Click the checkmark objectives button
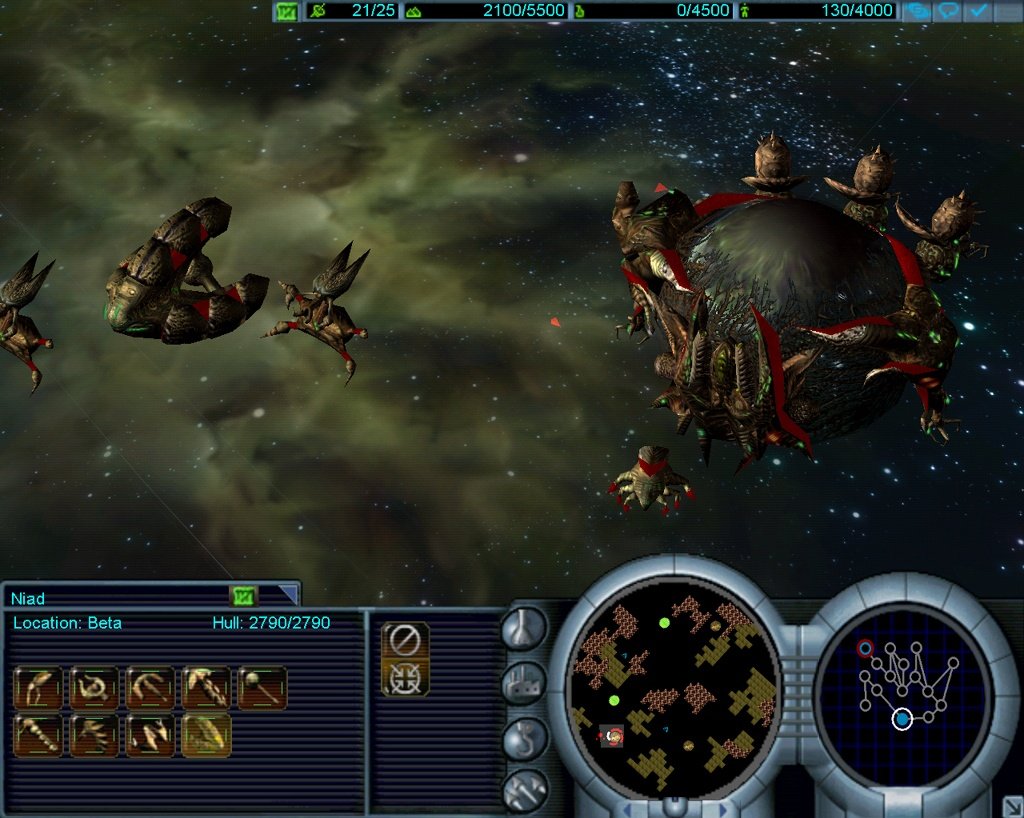 tap(979, 12)
